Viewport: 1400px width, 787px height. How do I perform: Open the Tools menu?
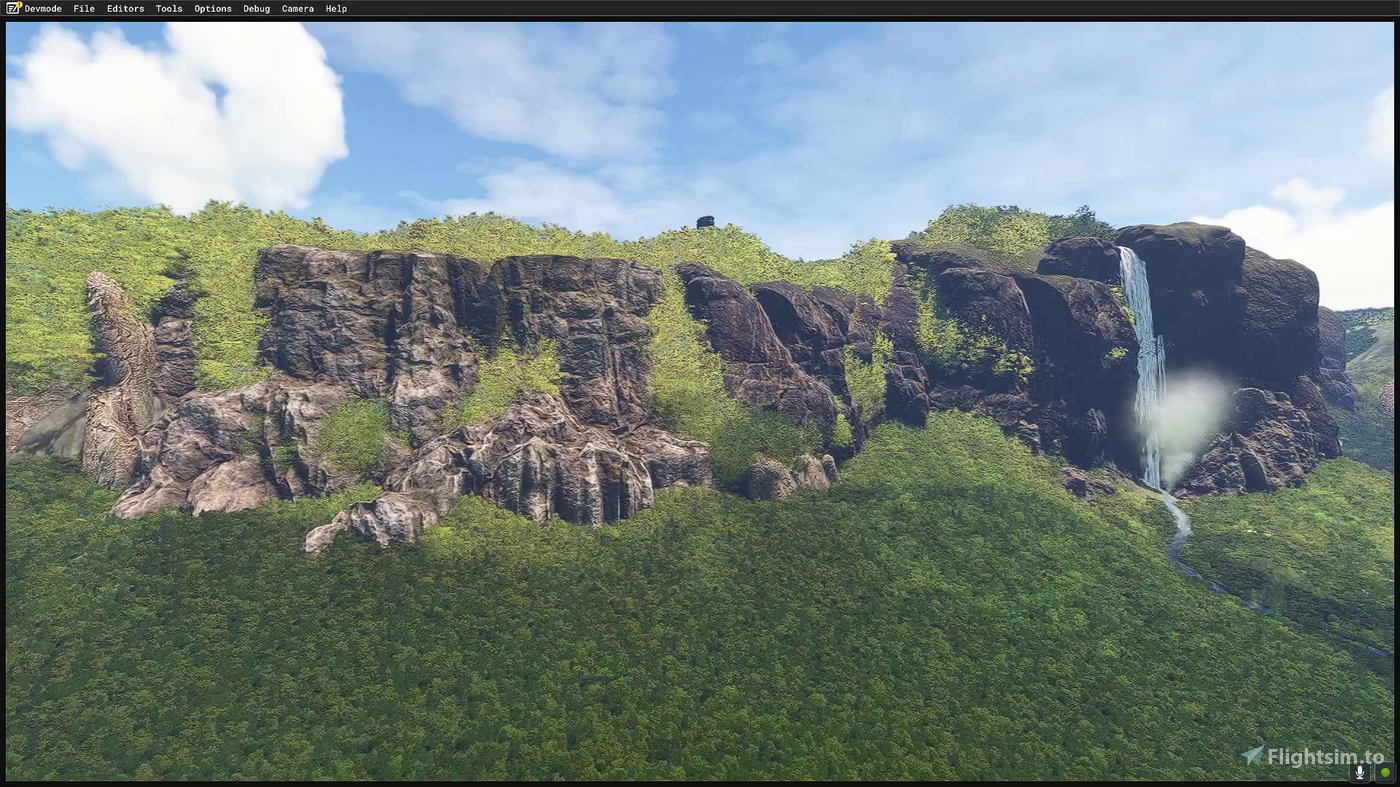pyautogui.click(x=168, y=8)
